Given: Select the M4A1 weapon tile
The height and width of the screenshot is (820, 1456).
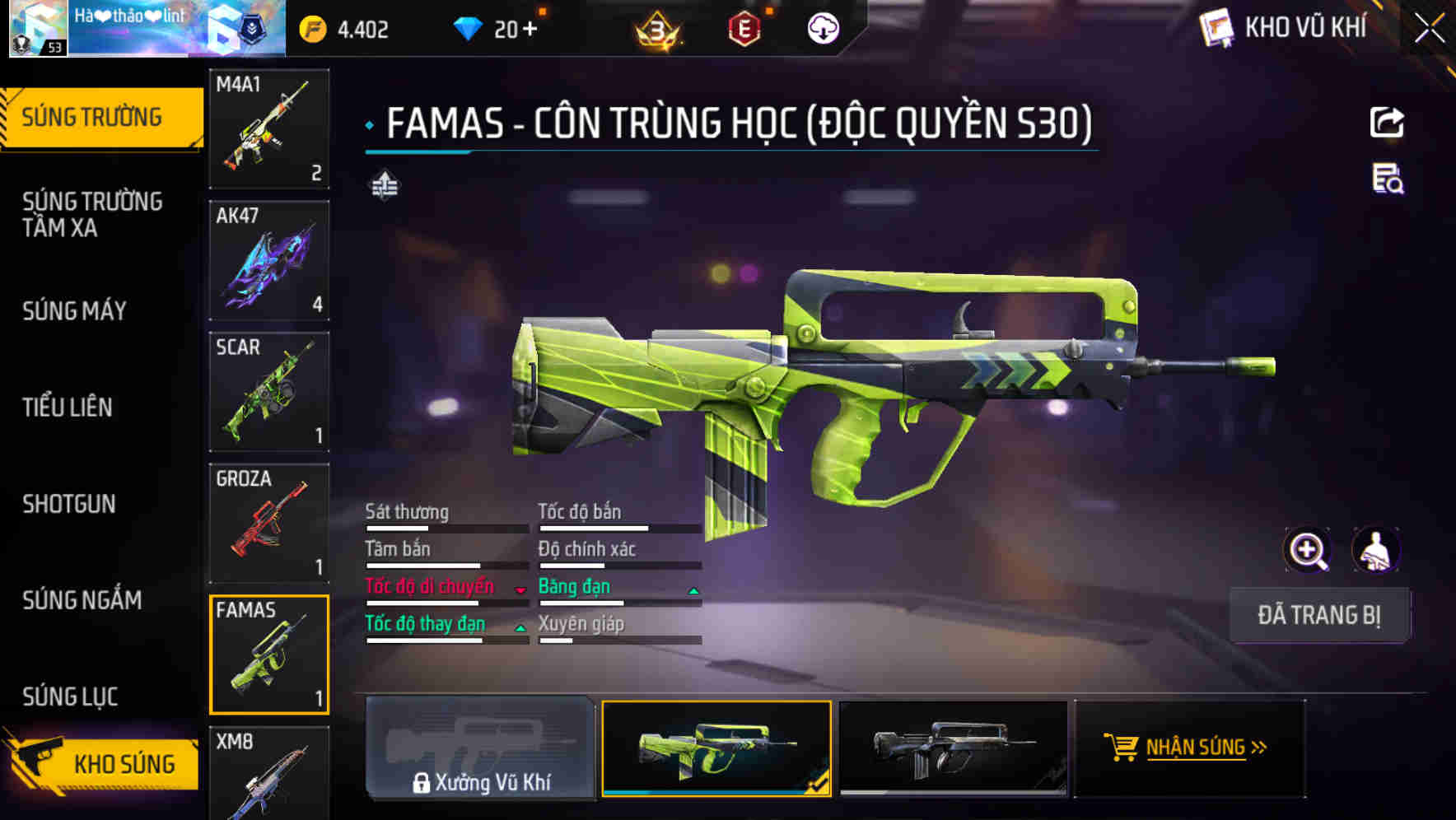Looking at the screenshot, I should [x=269, y=128].
